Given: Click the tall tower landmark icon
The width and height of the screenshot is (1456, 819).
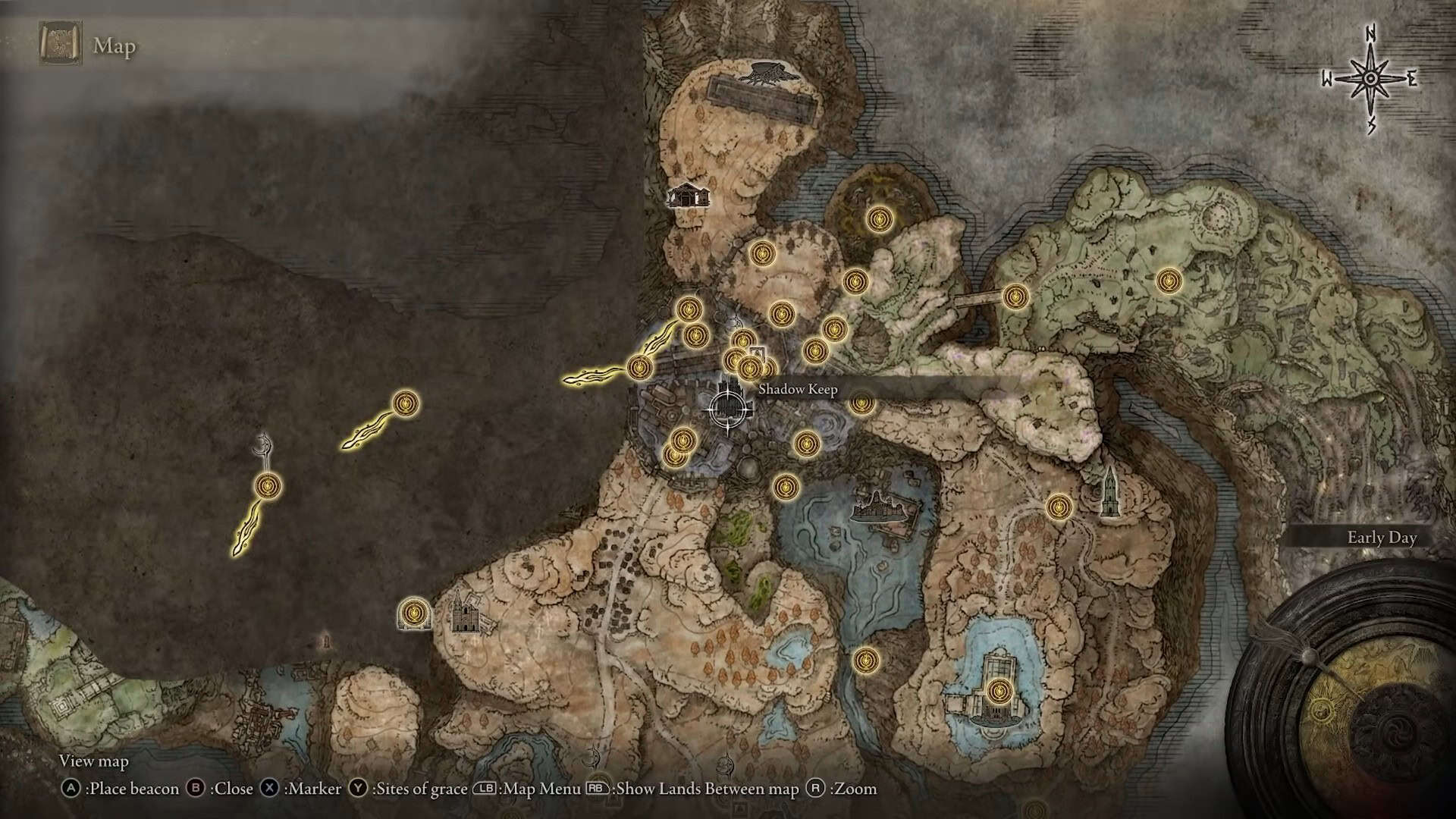Looking at the screenshot, I should pyautogui.click(x=1109, y=492).
